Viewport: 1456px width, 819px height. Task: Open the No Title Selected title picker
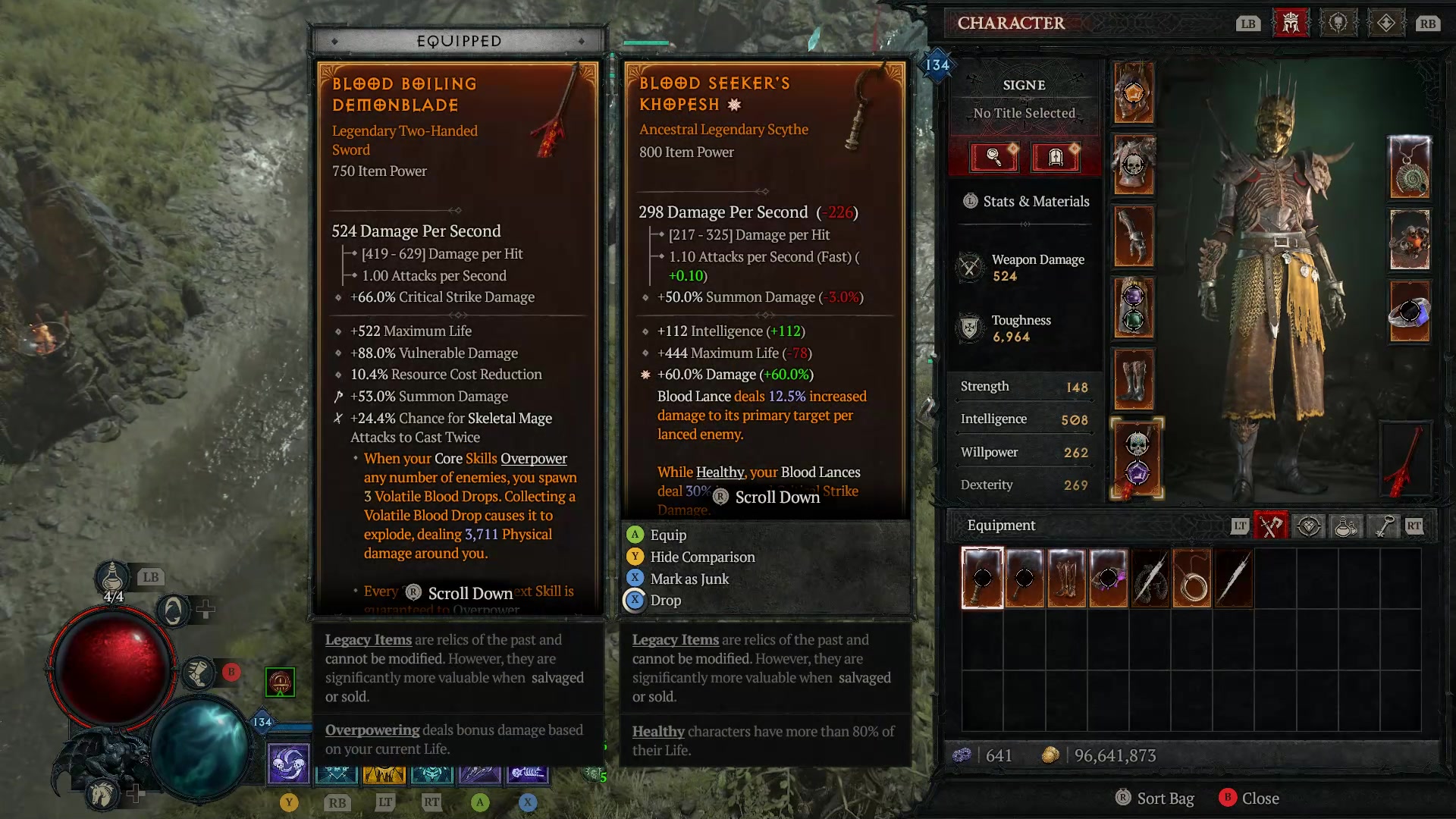1024,113
